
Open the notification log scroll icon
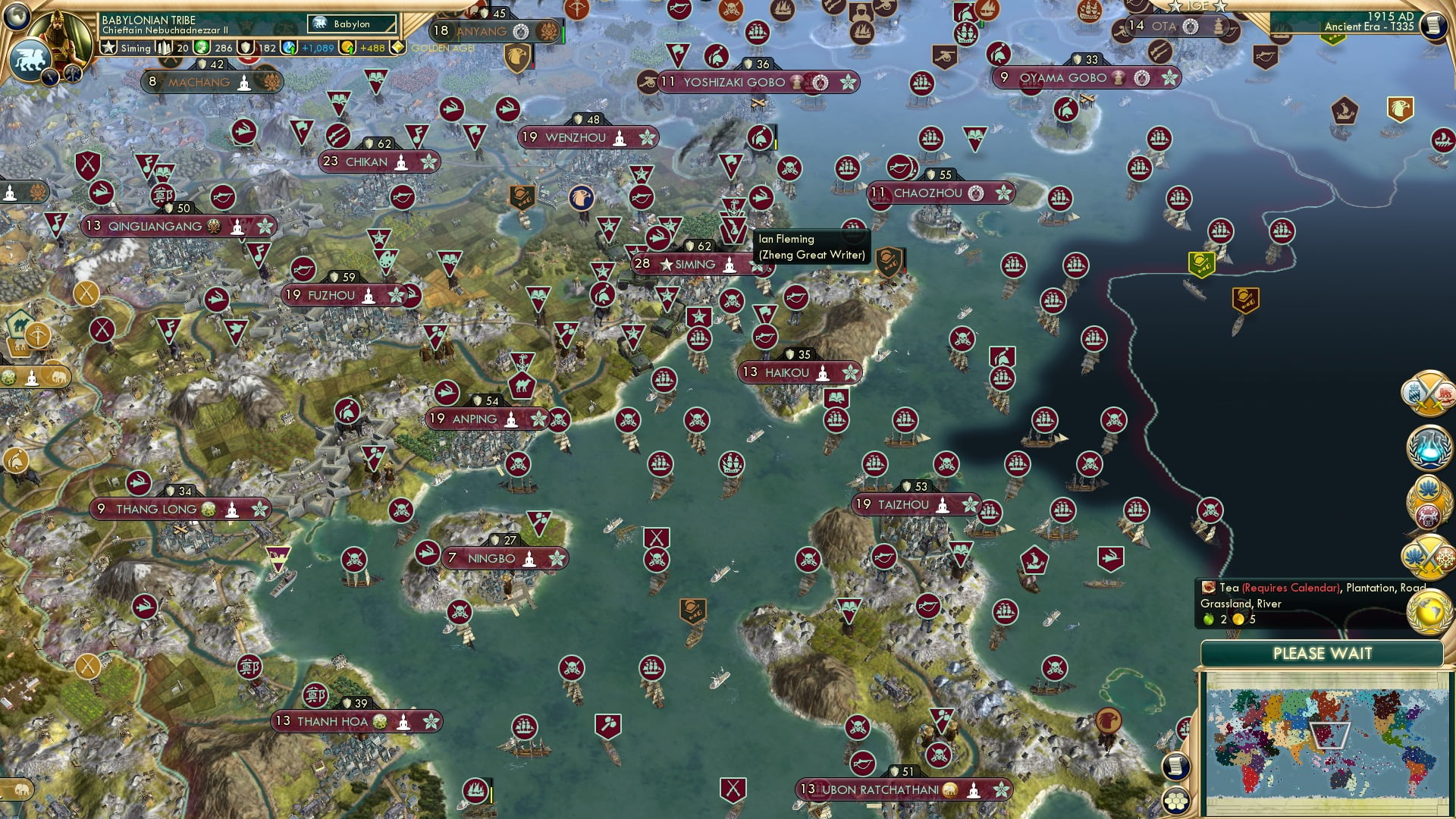[1178, 767]
